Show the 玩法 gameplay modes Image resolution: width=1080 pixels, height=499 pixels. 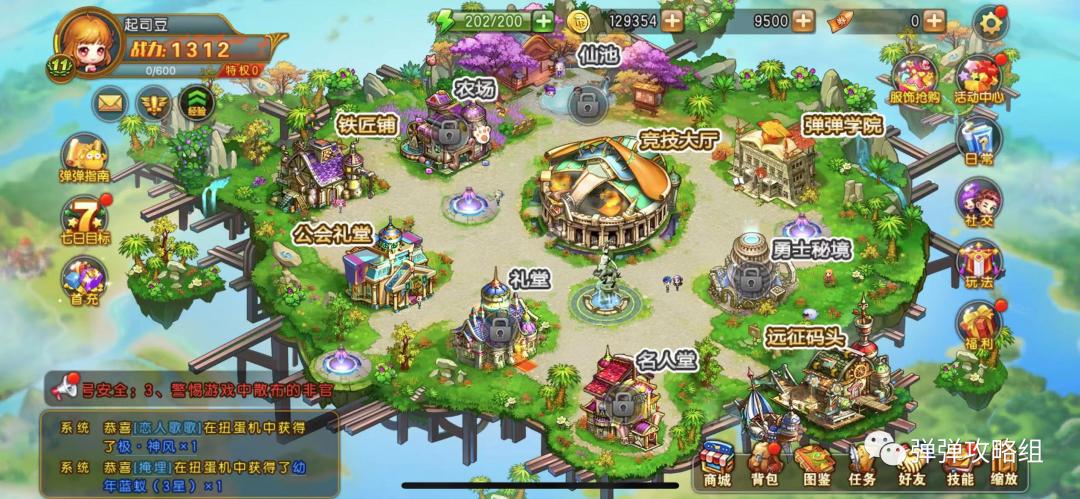pyautogui.click(x=978, y=265)
